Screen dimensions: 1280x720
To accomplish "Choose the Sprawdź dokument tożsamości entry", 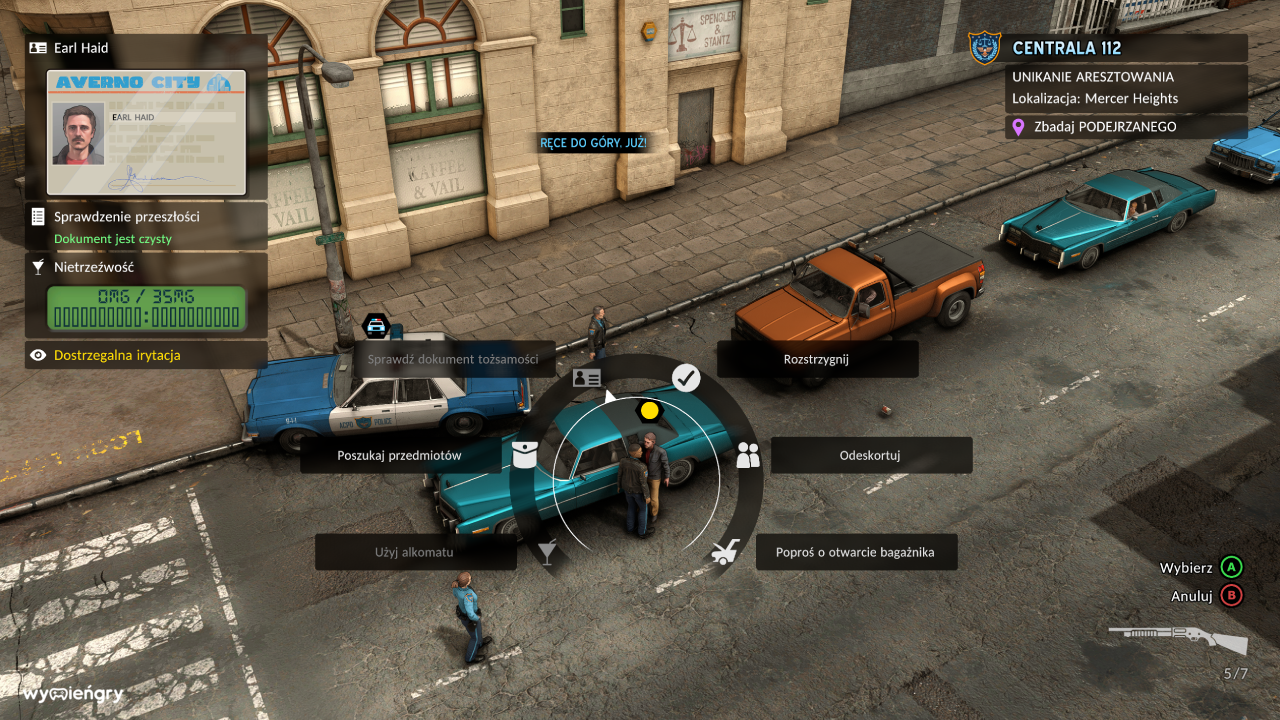I will coord(455,359).
